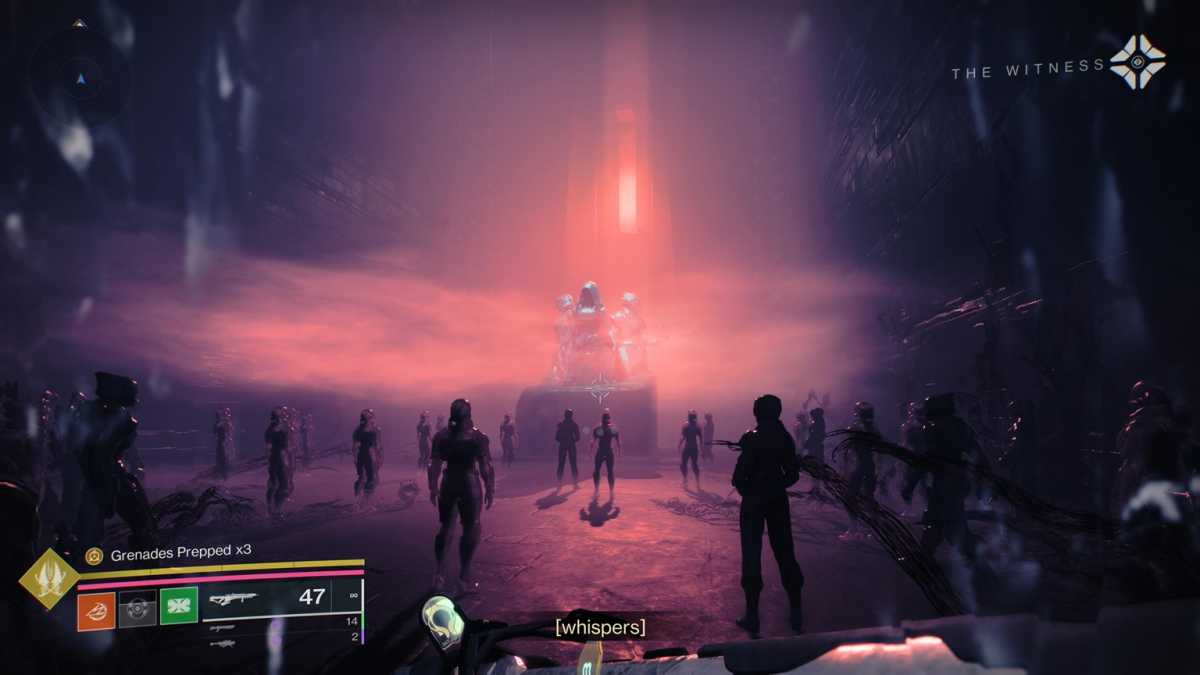Viewport: 1200px width, 675px height.
Task: Click the Grenades Prepped buff icon
Action: (94, 556)
